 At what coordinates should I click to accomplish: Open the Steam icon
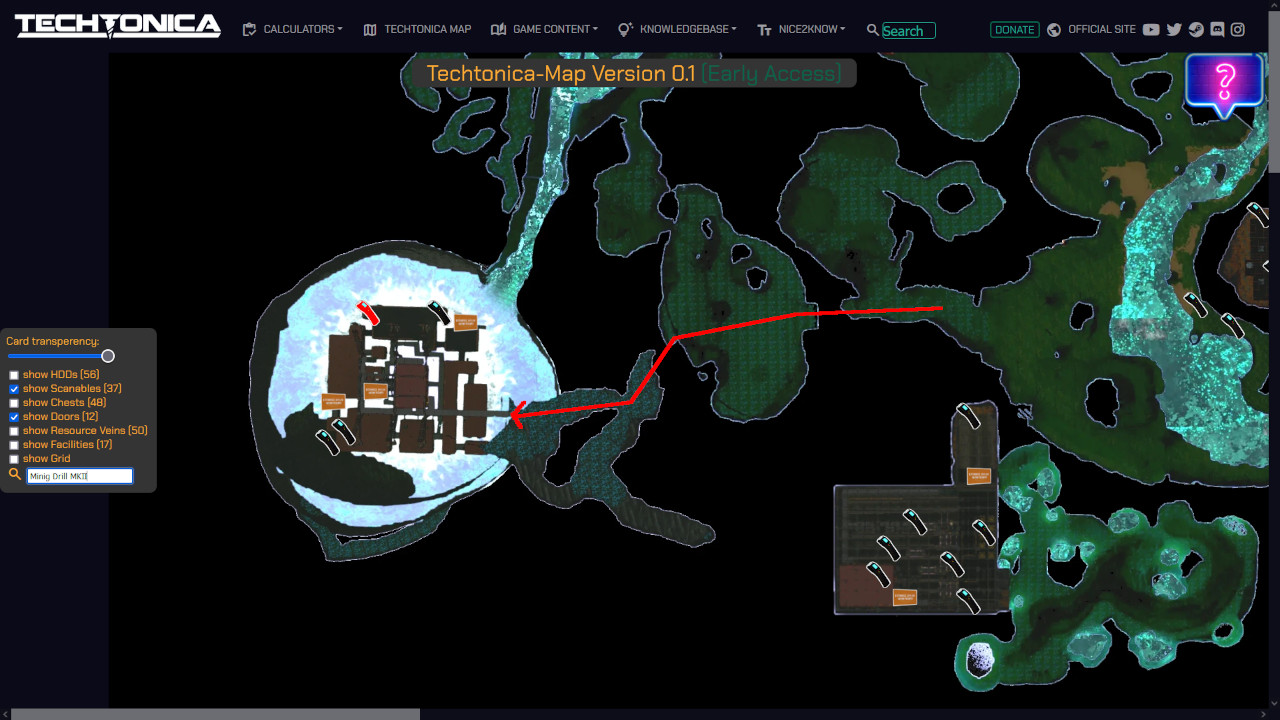pos(1195,30)
